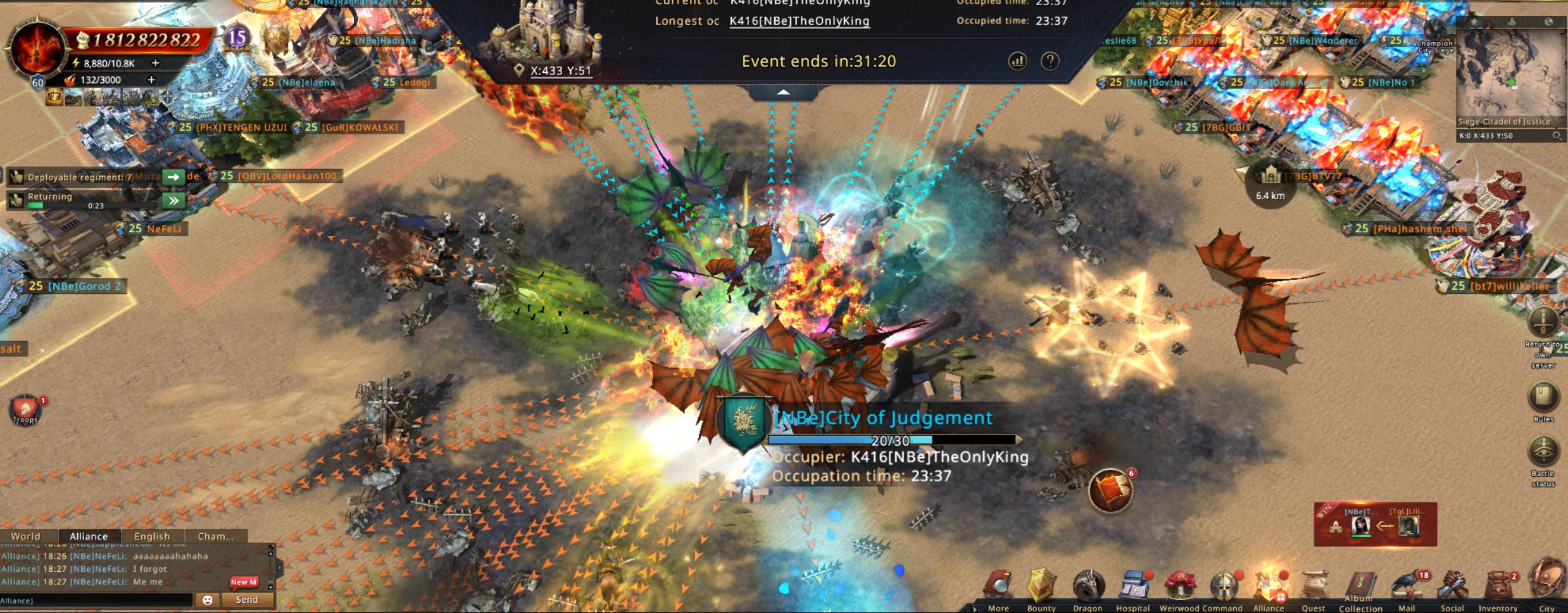This screenshot has width=1568, height=613.
Task: Open the Troops shield icon
Action: (x=25, y=409)
